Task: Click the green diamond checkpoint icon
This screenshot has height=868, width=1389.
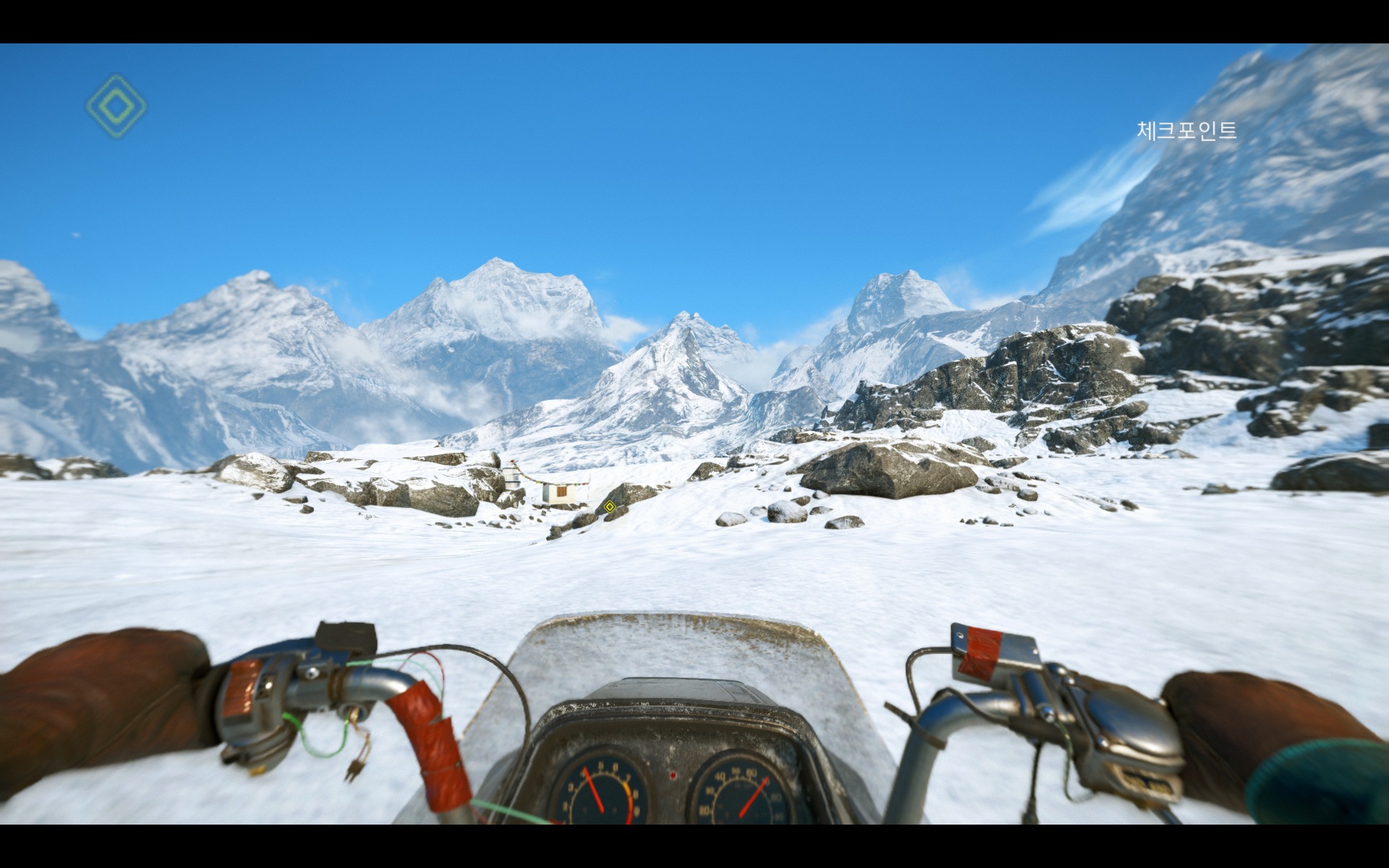Action: click(116, 106)
